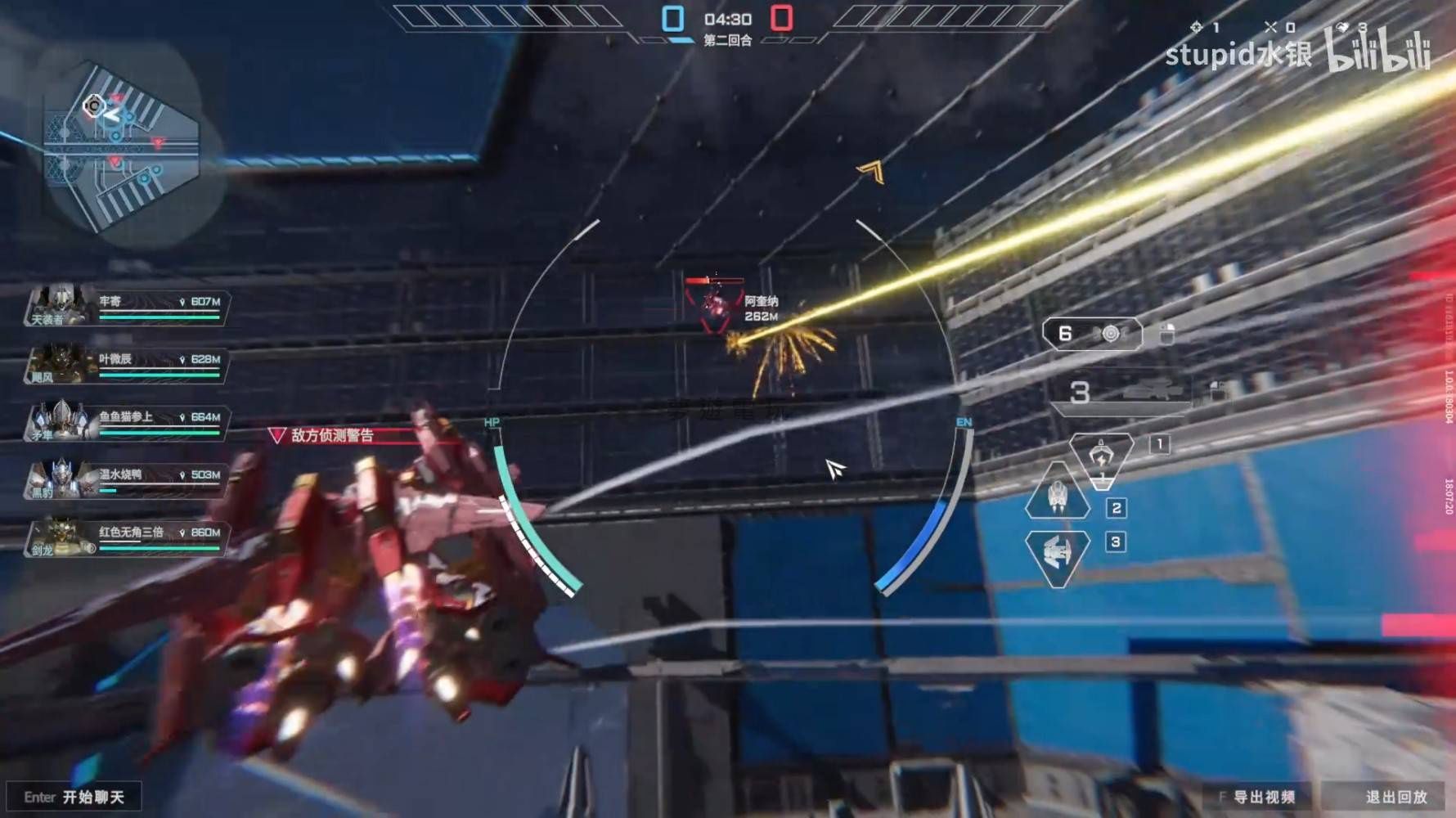Select the primary weapon slot showing 6 ammo
Screen dimensions: 1456x818
(x=1092, y=334)
